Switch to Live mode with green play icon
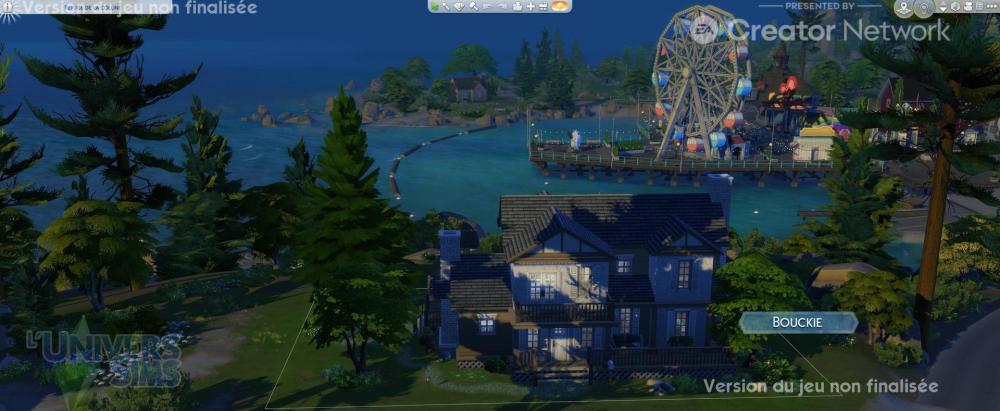Screen dimensions: 1000x411 [436, 6]
